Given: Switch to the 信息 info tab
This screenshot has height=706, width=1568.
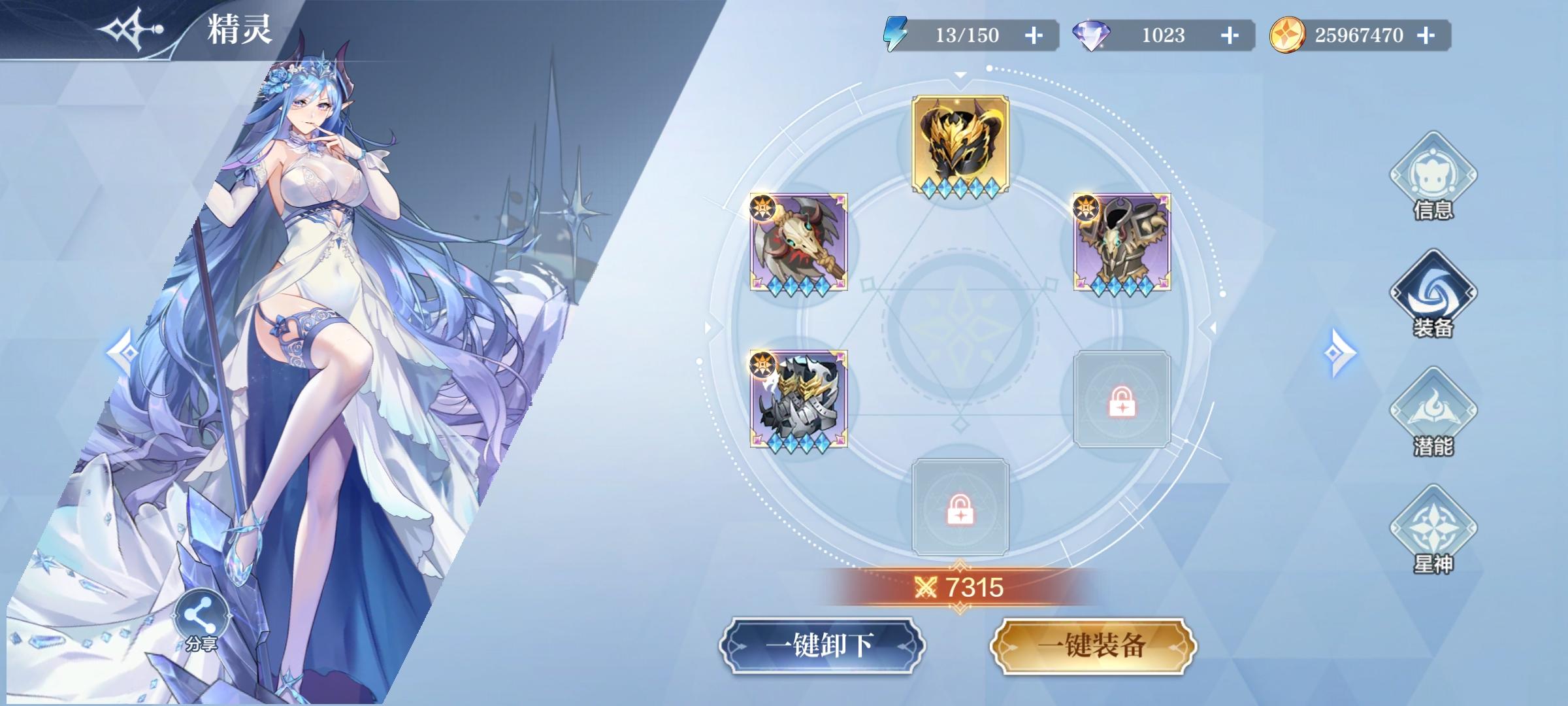Looking at the screenshot, I should (x=1434, y=177).
